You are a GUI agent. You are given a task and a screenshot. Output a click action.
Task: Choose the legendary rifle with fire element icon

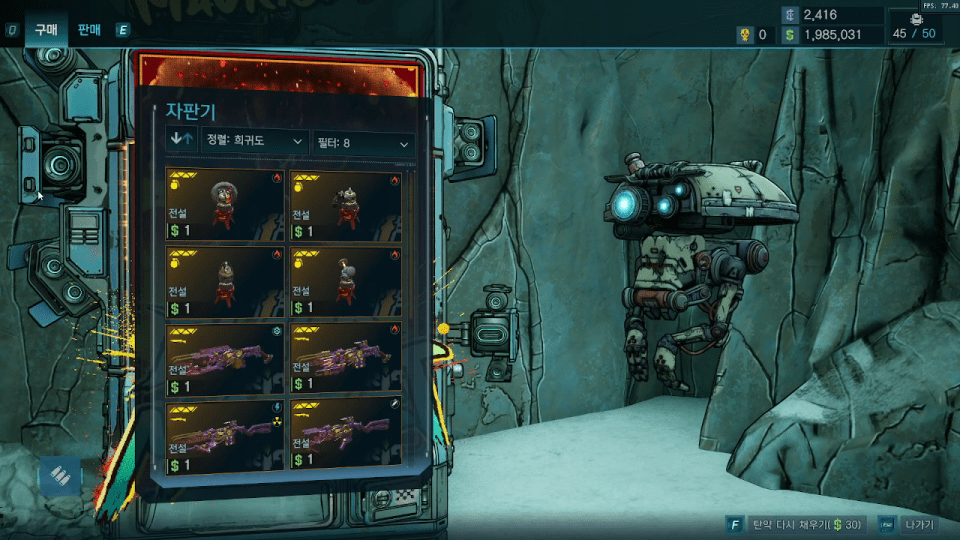click(x=346, y=359)
